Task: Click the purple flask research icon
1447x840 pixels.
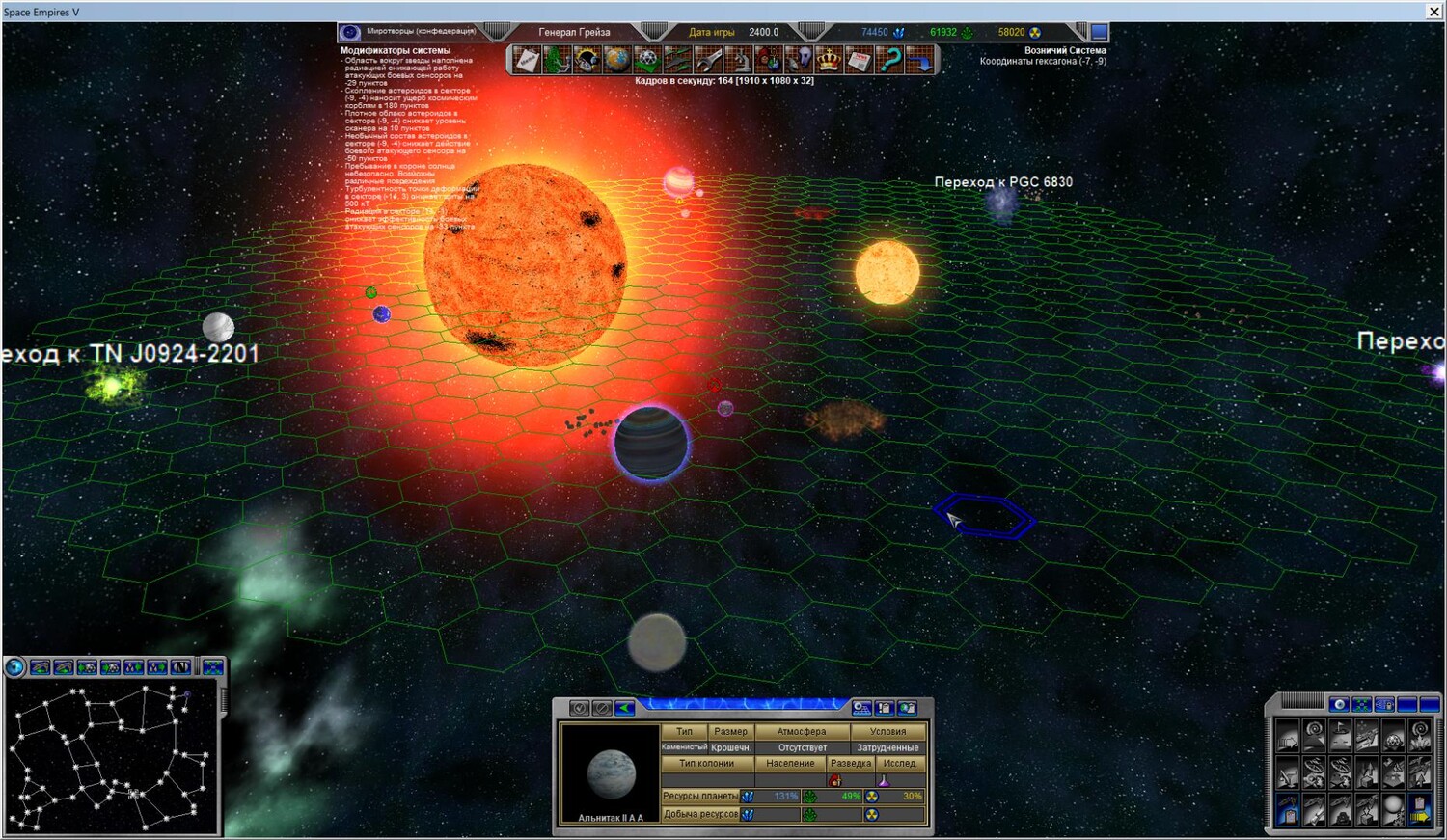Action: [x=883, y=780]
